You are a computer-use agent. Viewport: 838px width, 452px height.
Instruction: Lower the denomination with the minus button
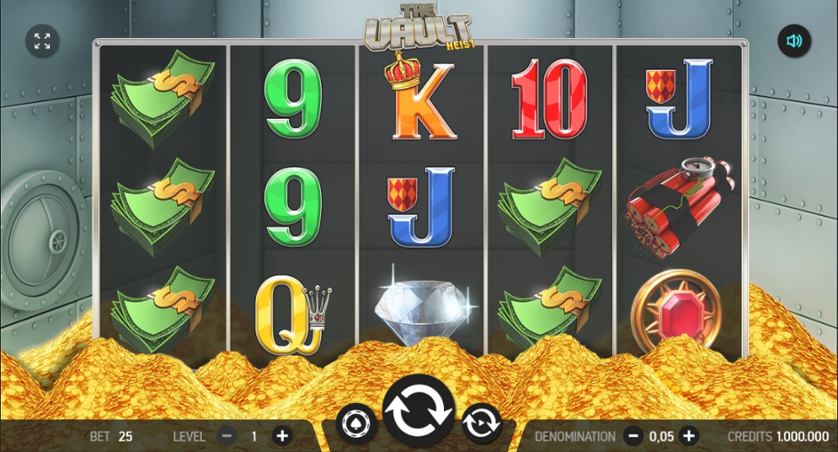pos(632,436)
